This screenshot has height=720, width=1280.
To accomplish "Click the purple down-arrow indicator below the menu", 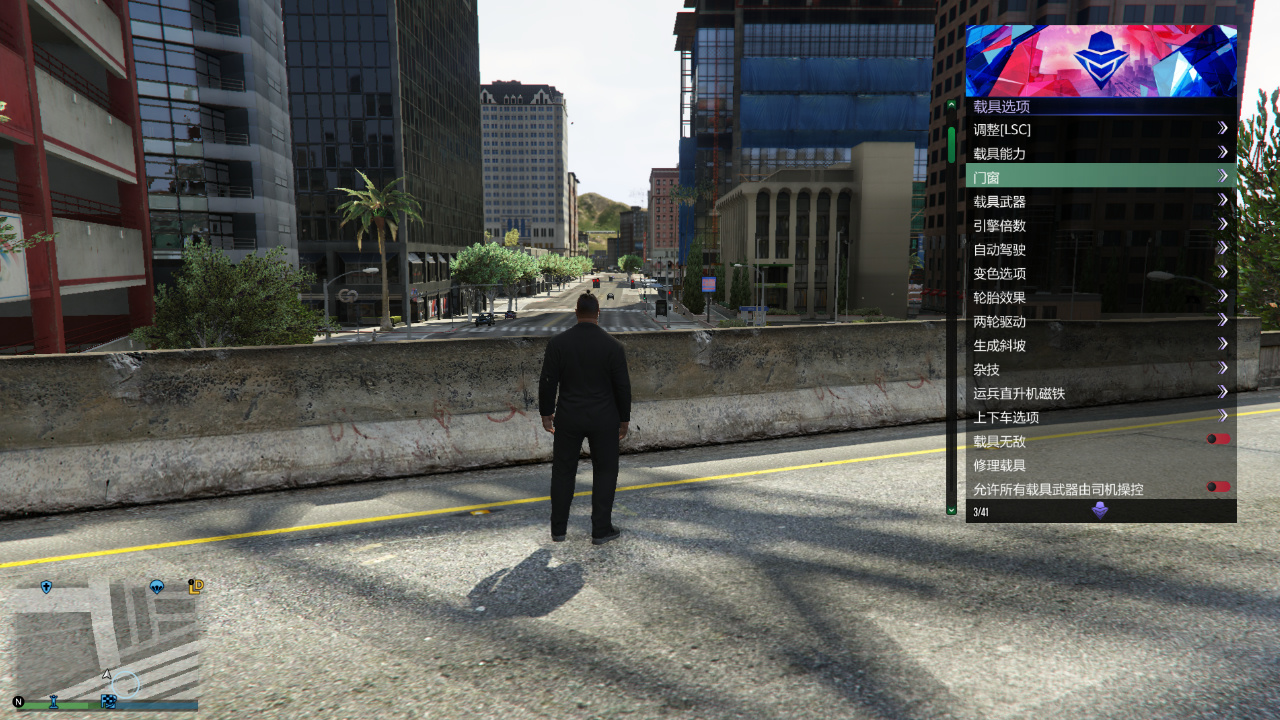I will (x=1101, y=511).
